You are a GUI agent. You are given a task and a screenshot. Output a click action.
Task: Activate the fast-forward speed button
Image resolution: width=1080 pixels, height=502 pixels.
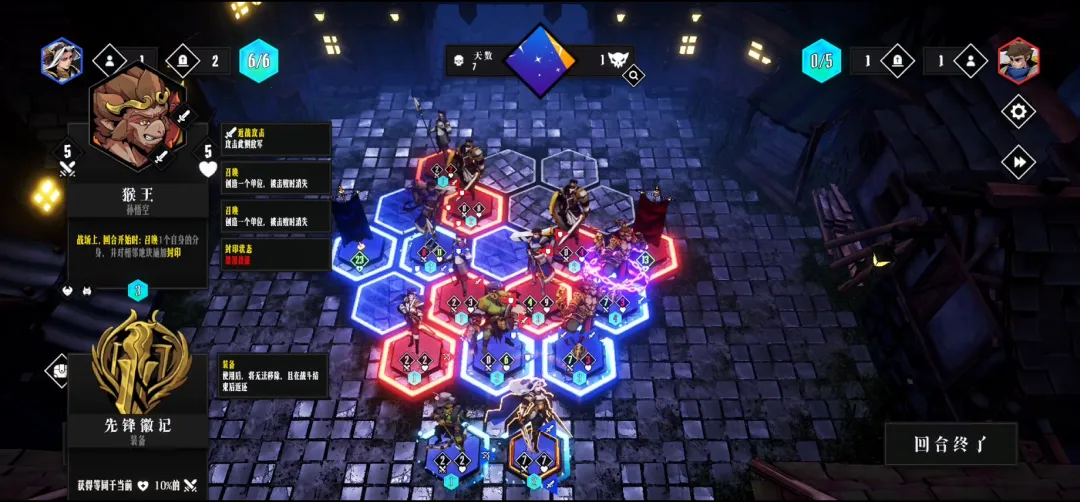coord(1018,161)
